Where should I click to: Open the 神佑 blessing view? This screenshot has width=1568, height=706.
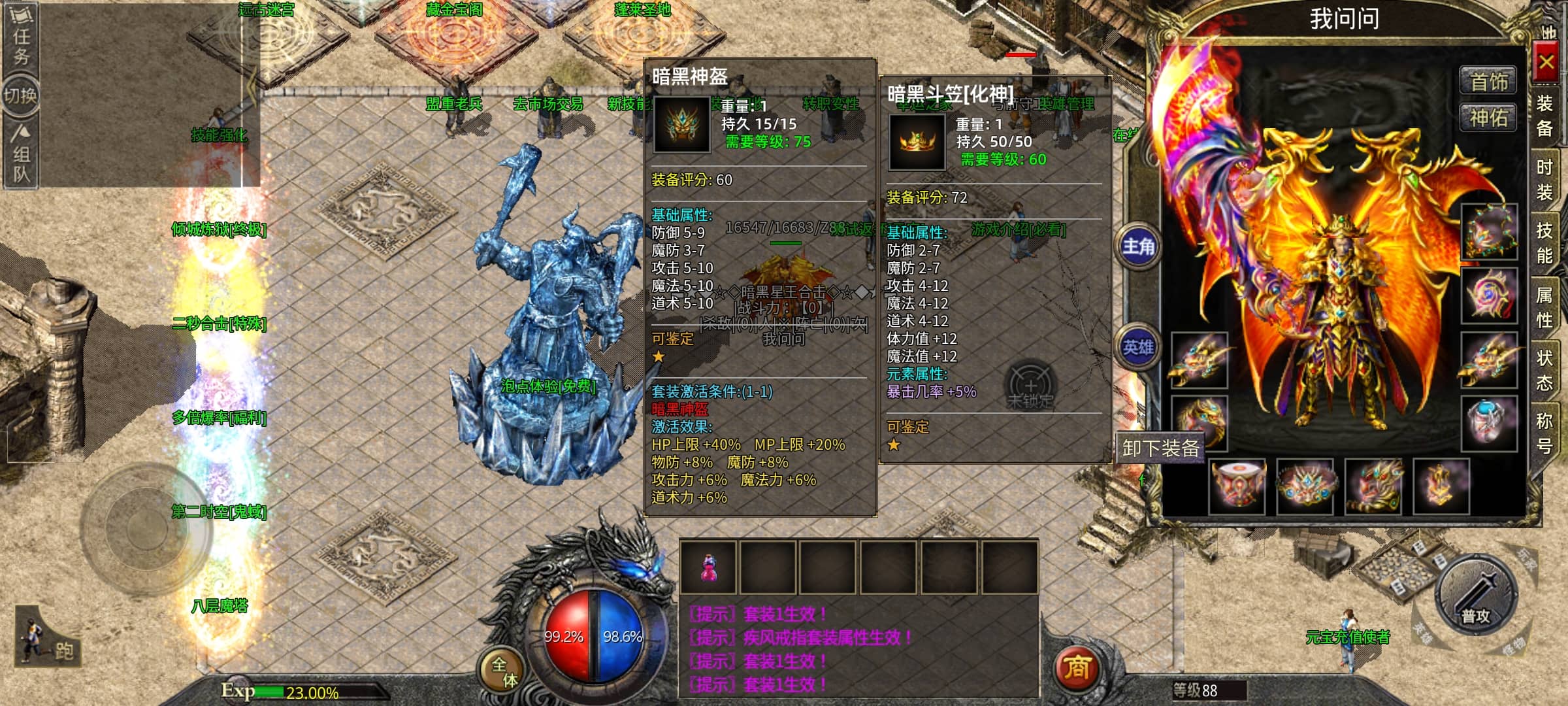click(1488, 118)
